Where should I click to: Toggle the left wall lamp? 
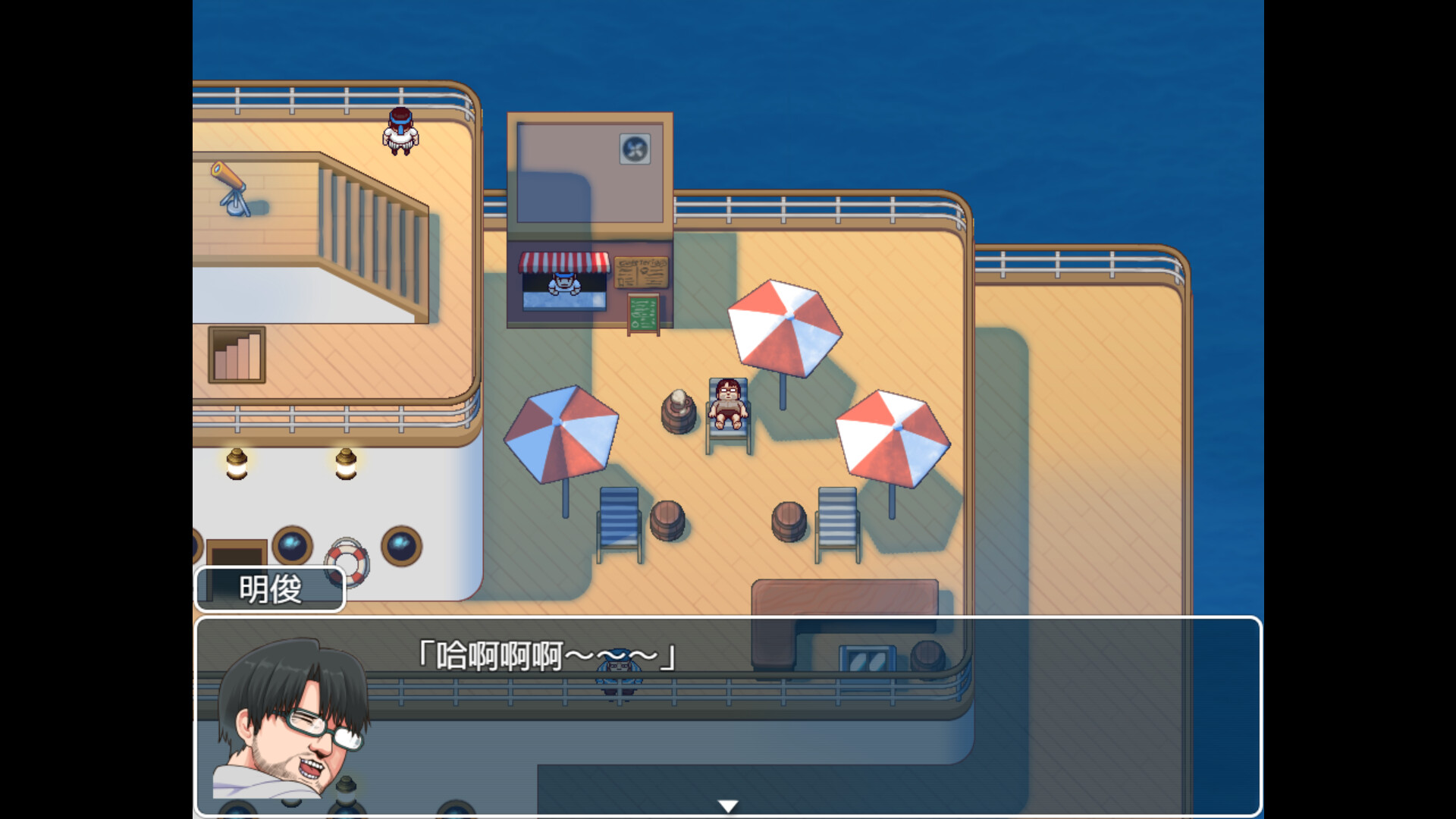pos(236,463)
